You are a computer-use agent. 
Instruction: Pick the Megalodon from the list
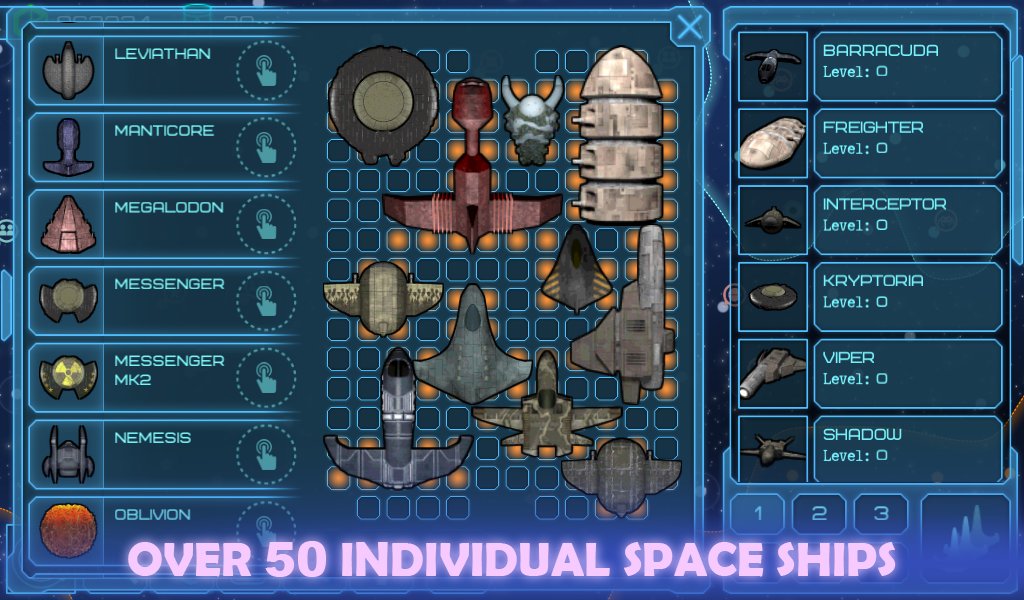163,223
